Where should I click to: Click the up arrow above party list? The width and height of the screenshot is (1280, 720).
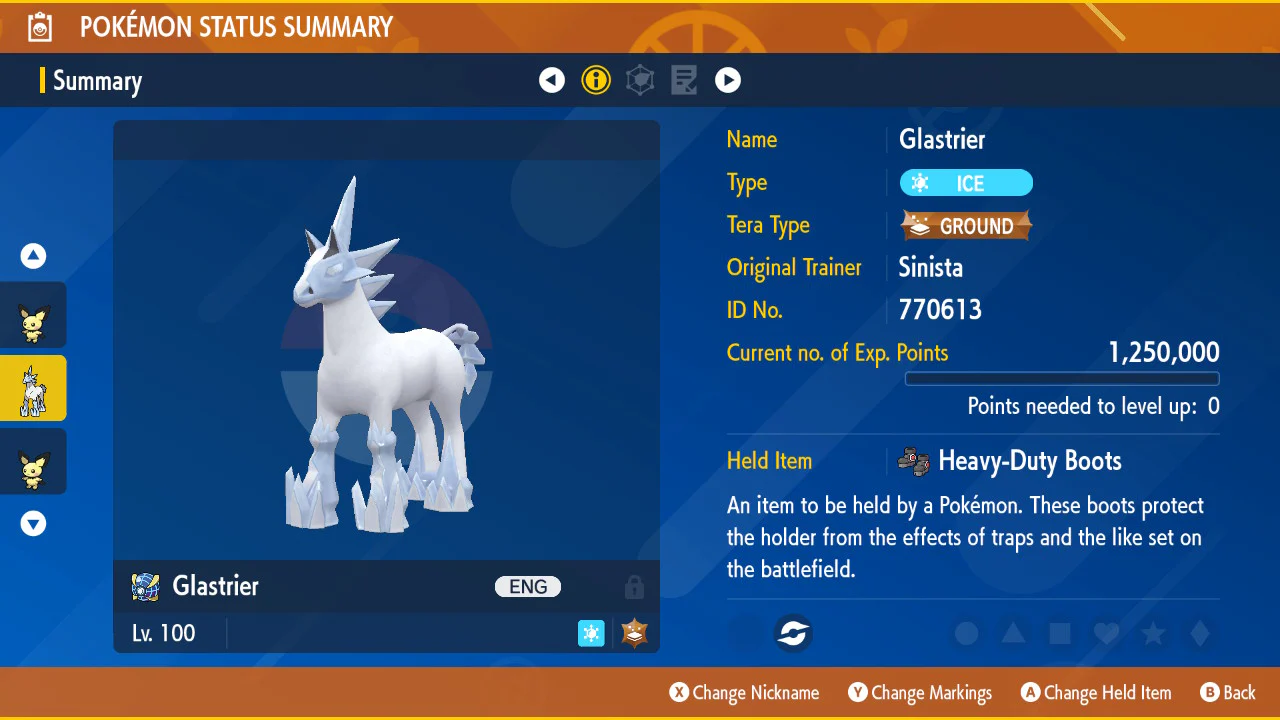click(x=34, y=257)
